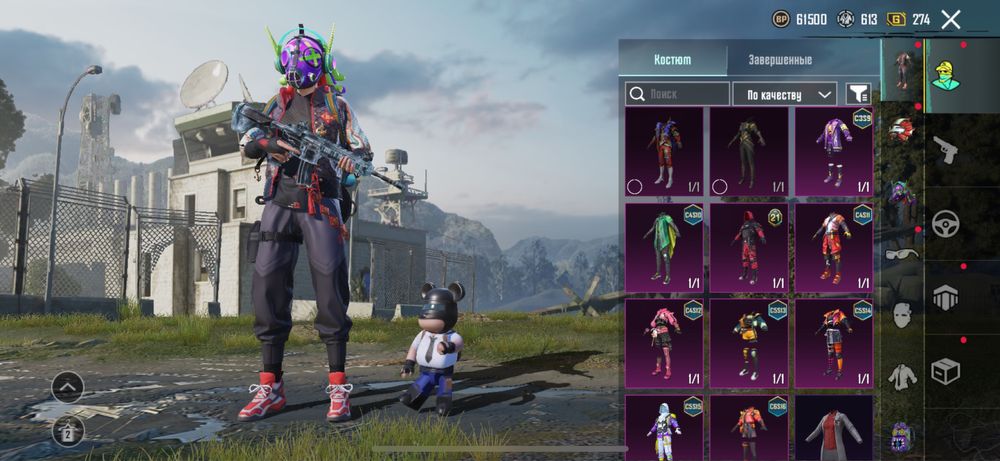1000x461 pixels.
Task: Switch to outfit preset 2 hanger button
Action: click(67, 431)
